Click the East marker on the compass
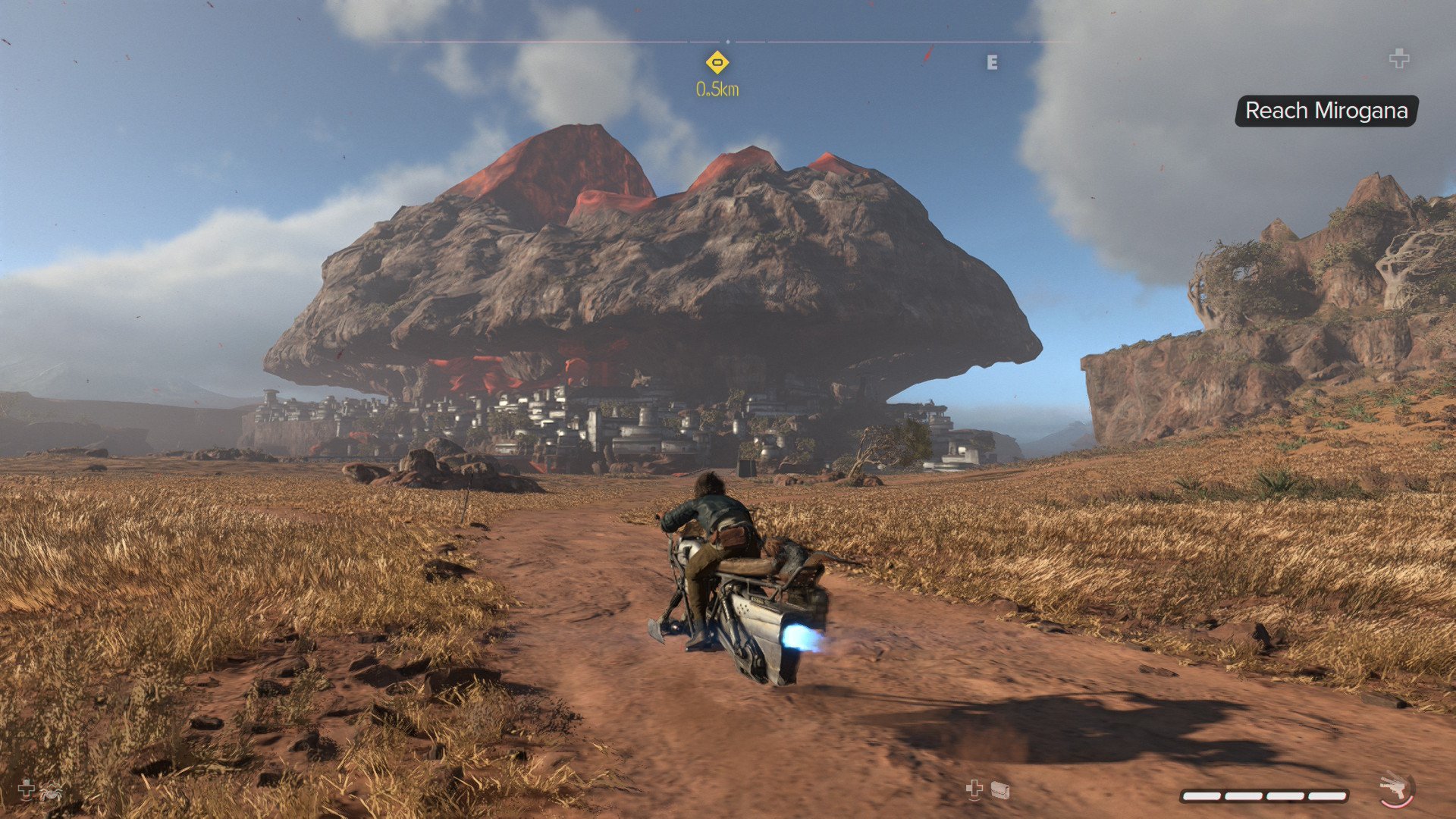Screen dimensions: 1456x819 (x=992, y=63)
